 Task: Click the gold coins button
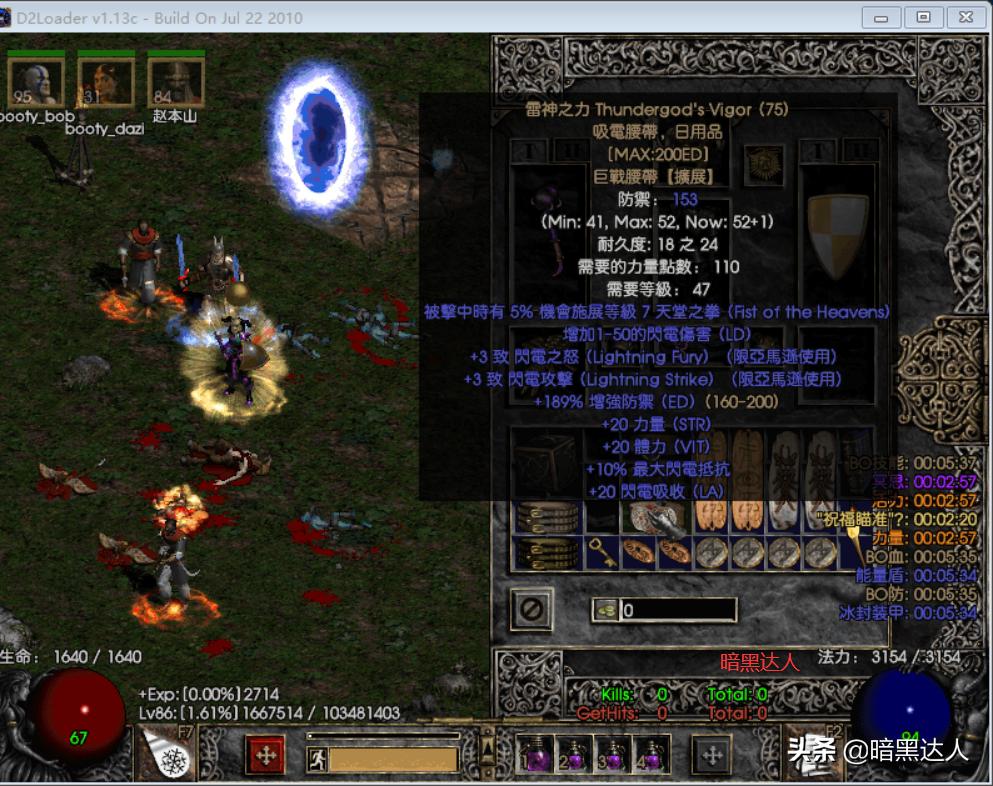point(604,609)
